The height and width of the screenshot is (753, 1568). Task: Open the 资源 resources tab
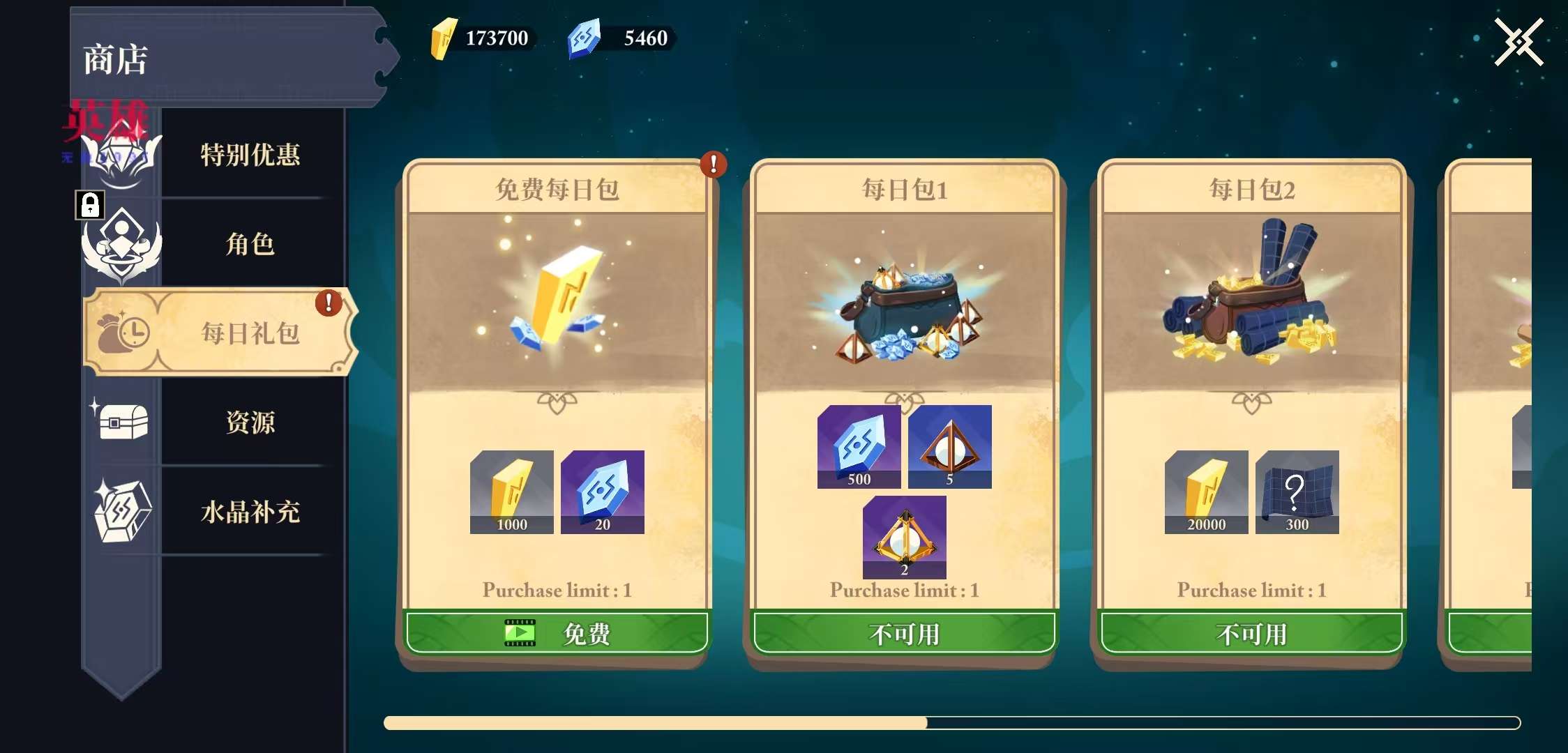tap(249, 422)
